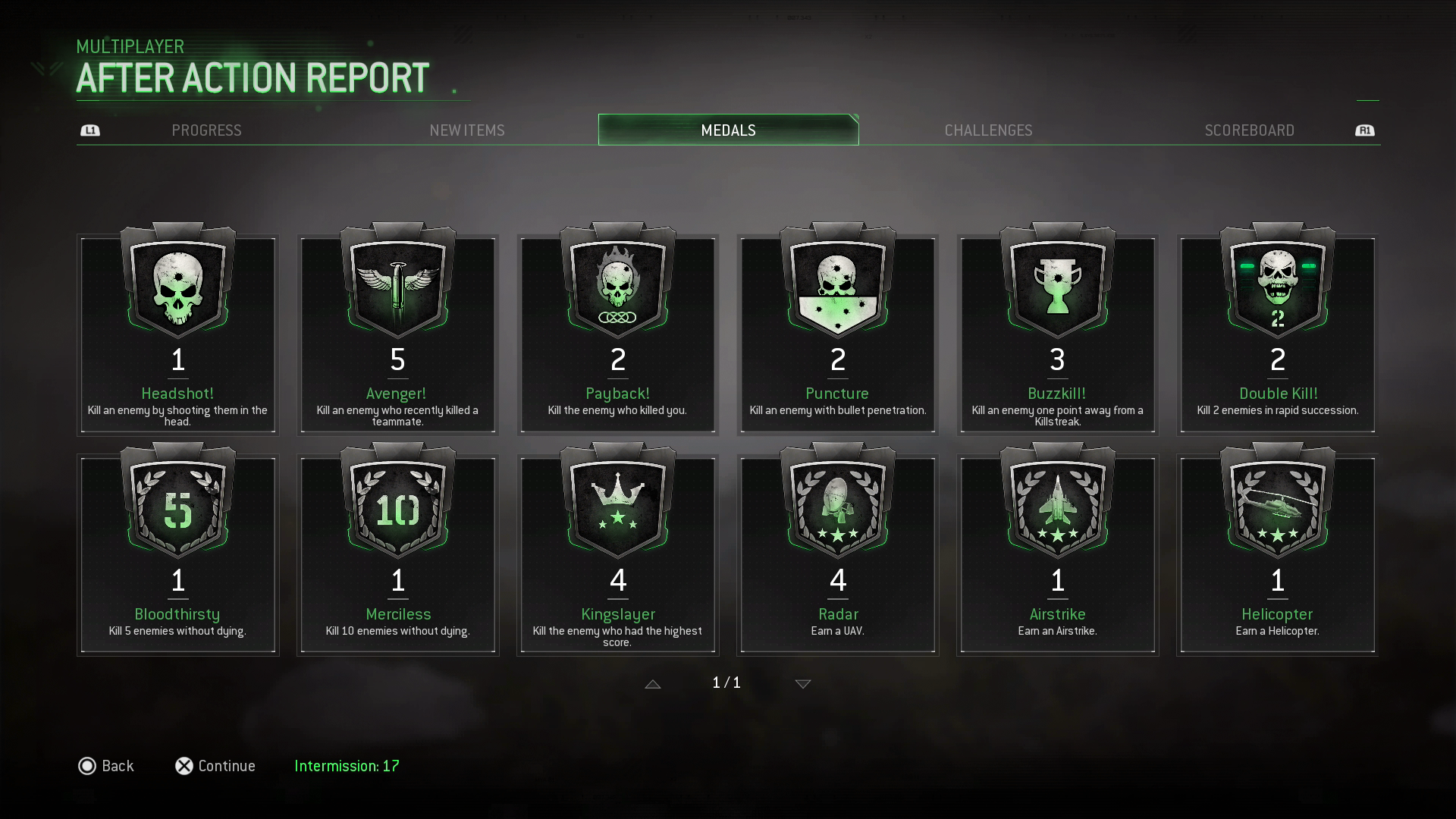Image resolution: width=1456 pixels, height=819 pixels.
Task: Open the Scoreboard tab
Action: [x=1249, y=130]
